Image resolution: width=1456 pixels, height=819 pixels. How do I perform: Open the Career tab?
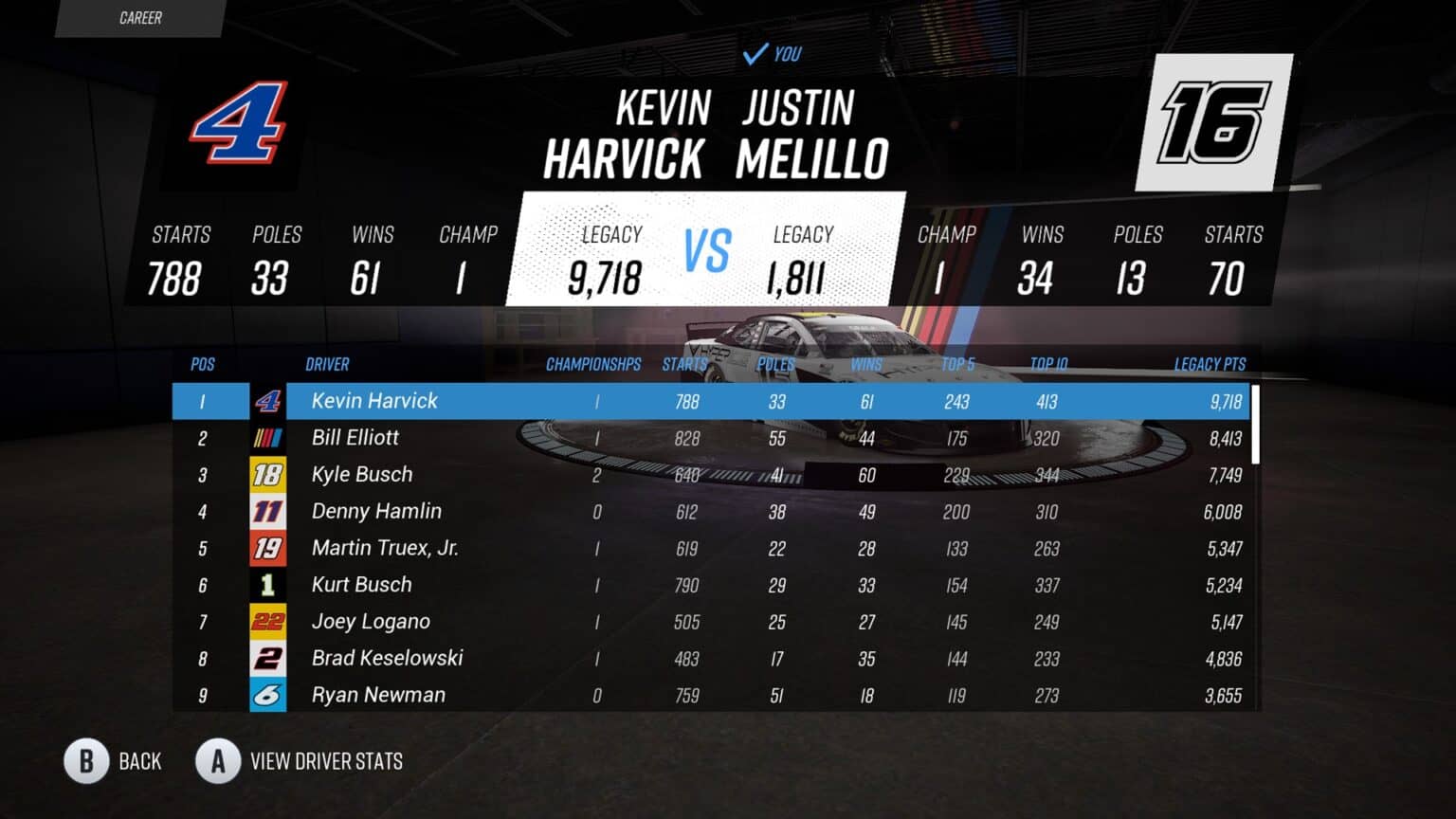(140, 18)
